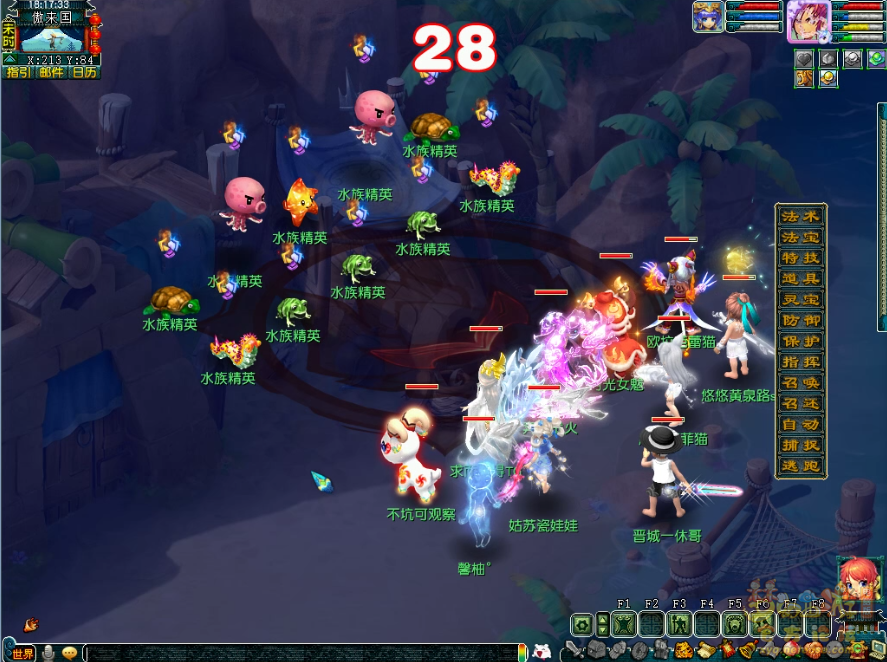This screenshot has height=662, width=887.
Task: Select the pink-haired character portrait
Action: tap(807, 21)
